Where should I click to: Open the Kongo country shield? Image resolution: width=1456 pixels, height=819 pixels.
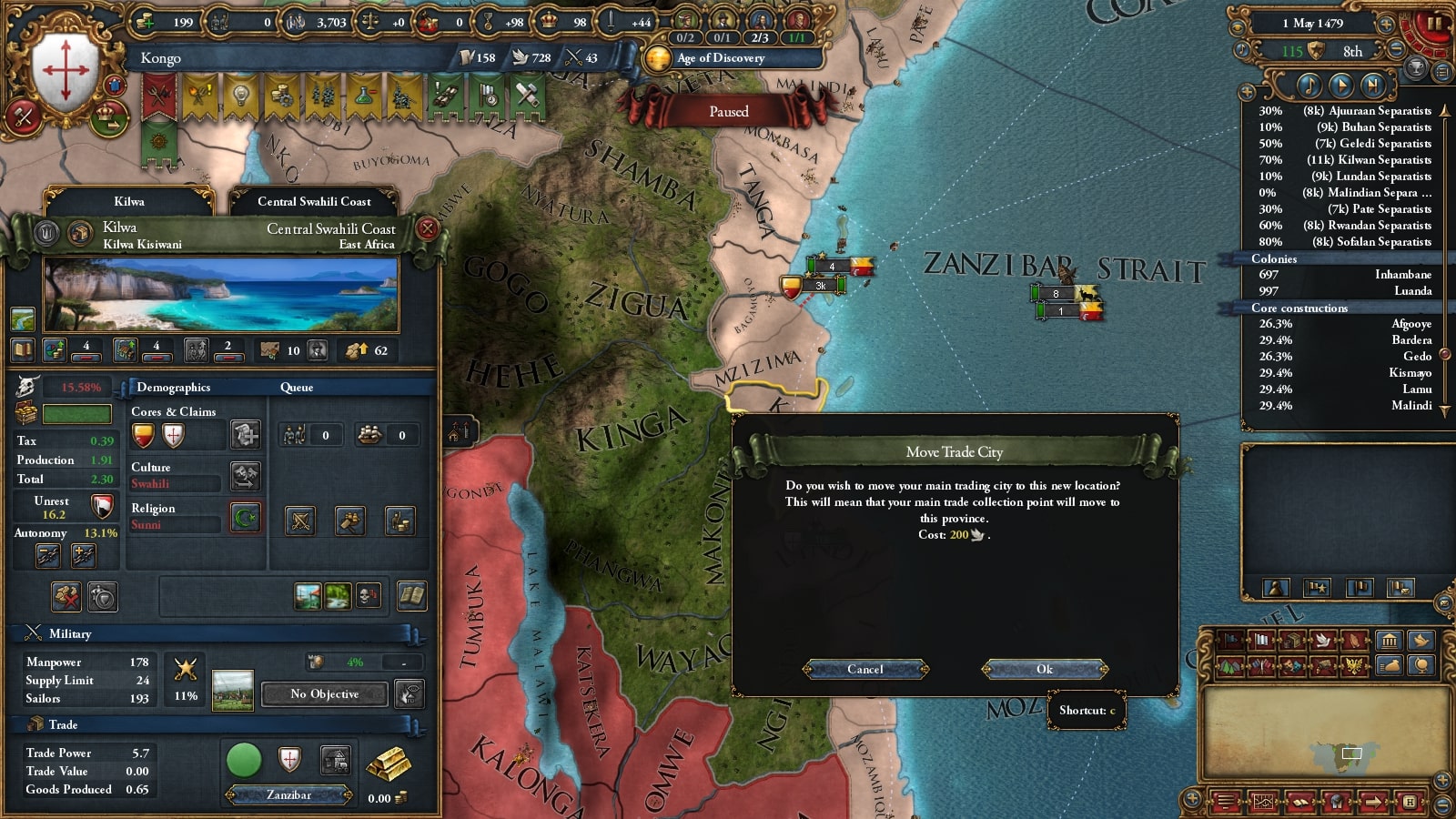[66, 68]
